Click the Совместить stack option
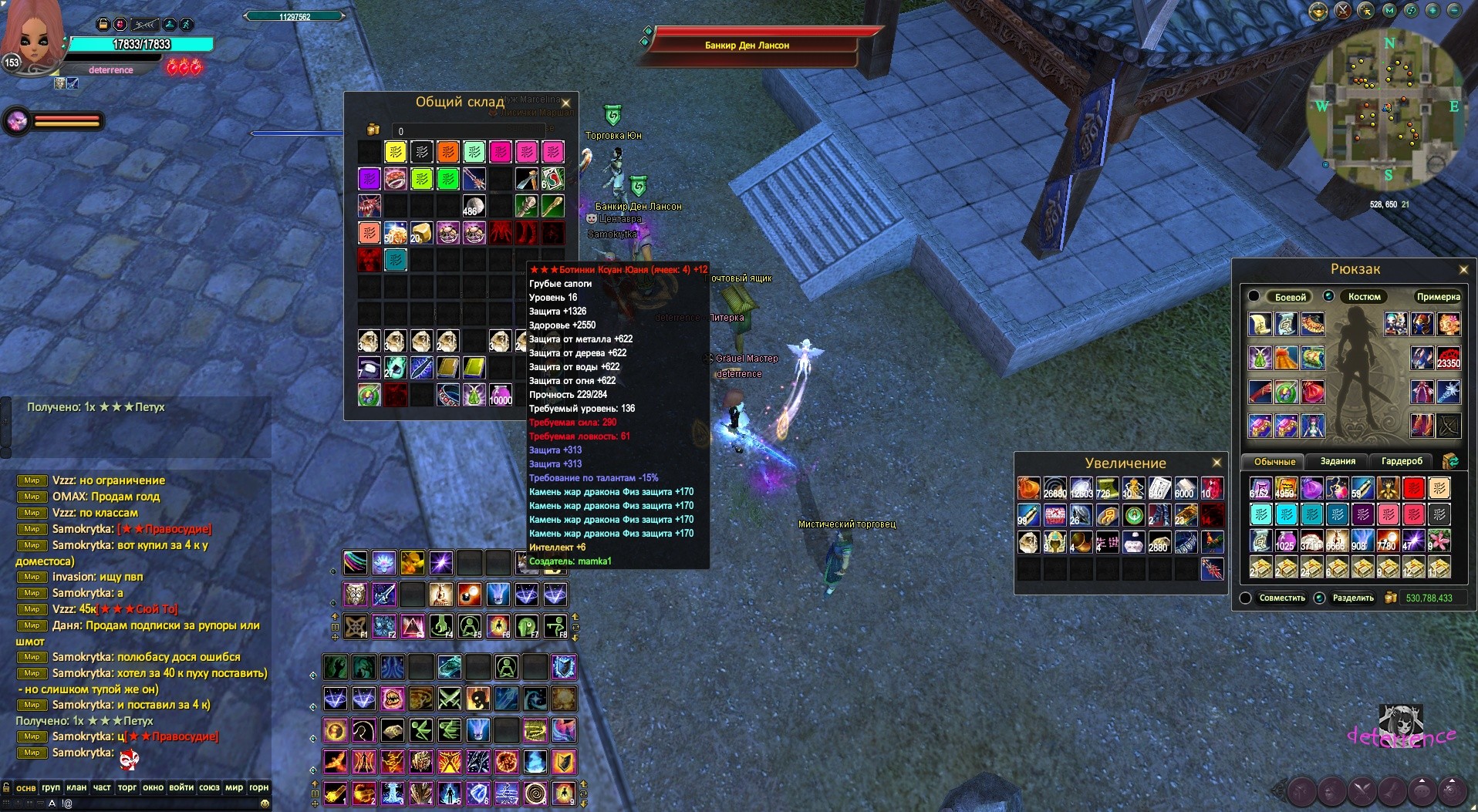Viewport: 1478px width, 812px height. coord(1281,598)
